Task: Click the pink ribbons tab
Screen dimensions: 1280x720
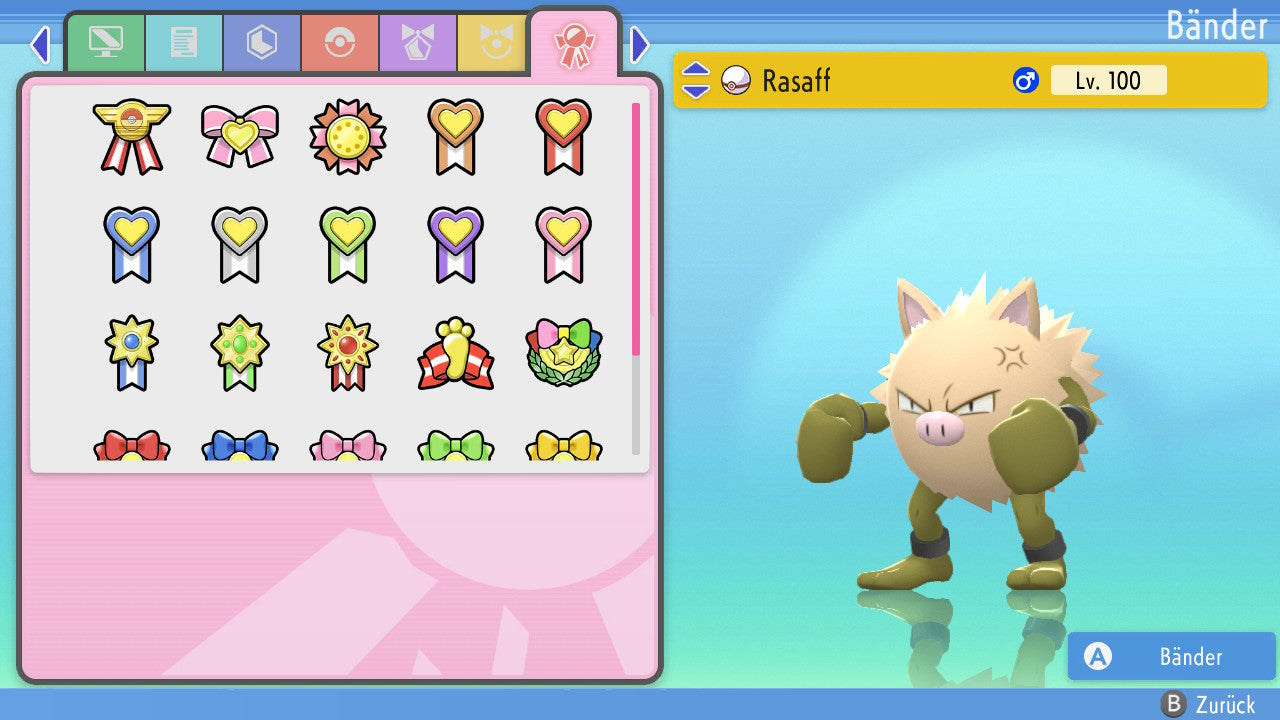Action: 574,44
